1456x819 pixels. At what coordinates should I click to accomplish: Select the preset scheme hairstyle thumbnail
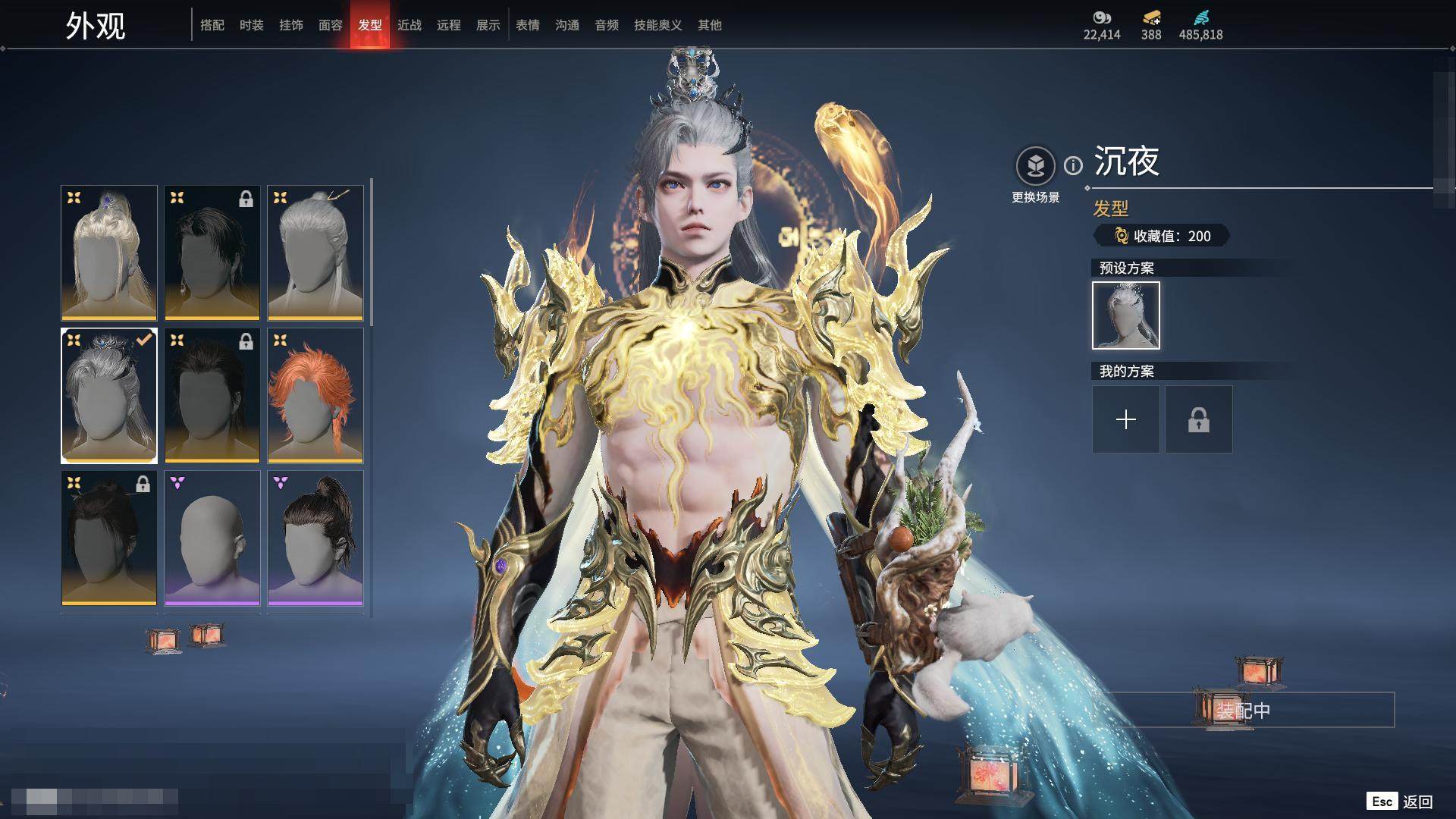(x=1126, y=315)
